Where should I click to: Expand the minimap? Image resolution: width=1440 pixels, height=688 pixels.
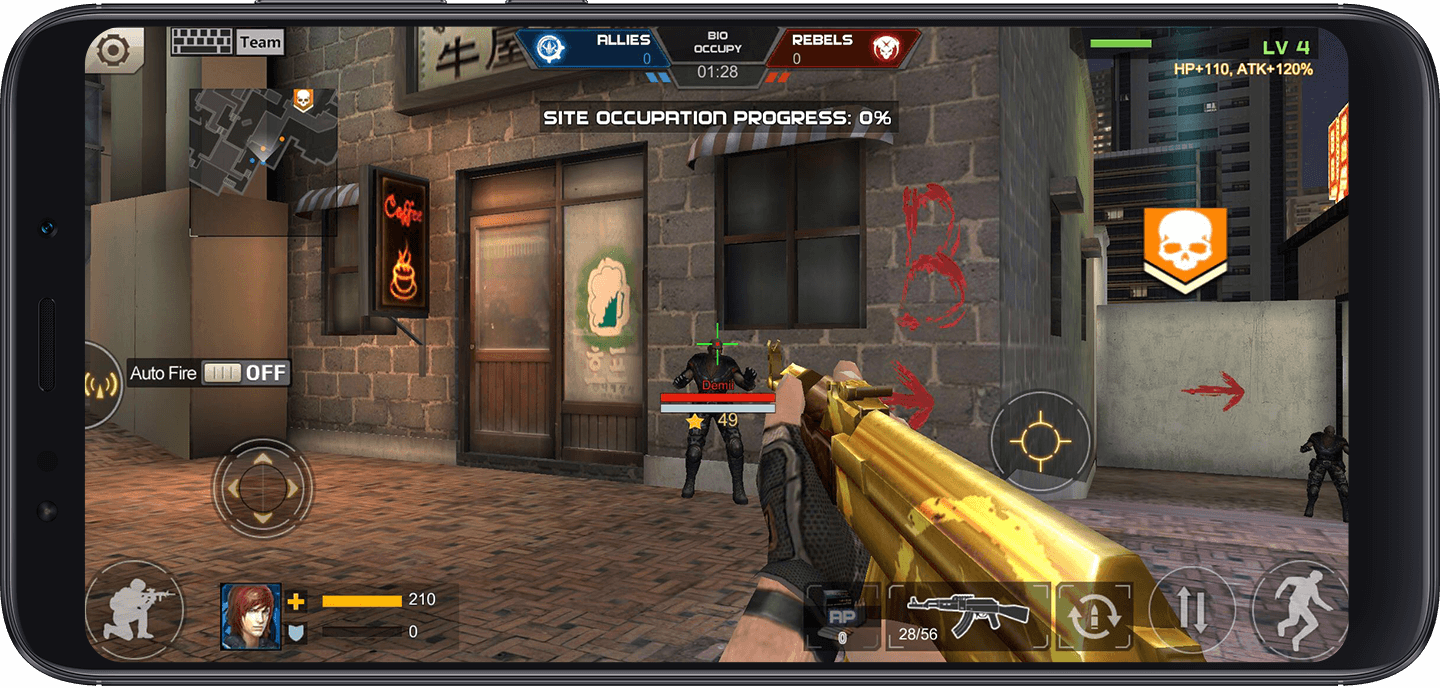[262, 139]
